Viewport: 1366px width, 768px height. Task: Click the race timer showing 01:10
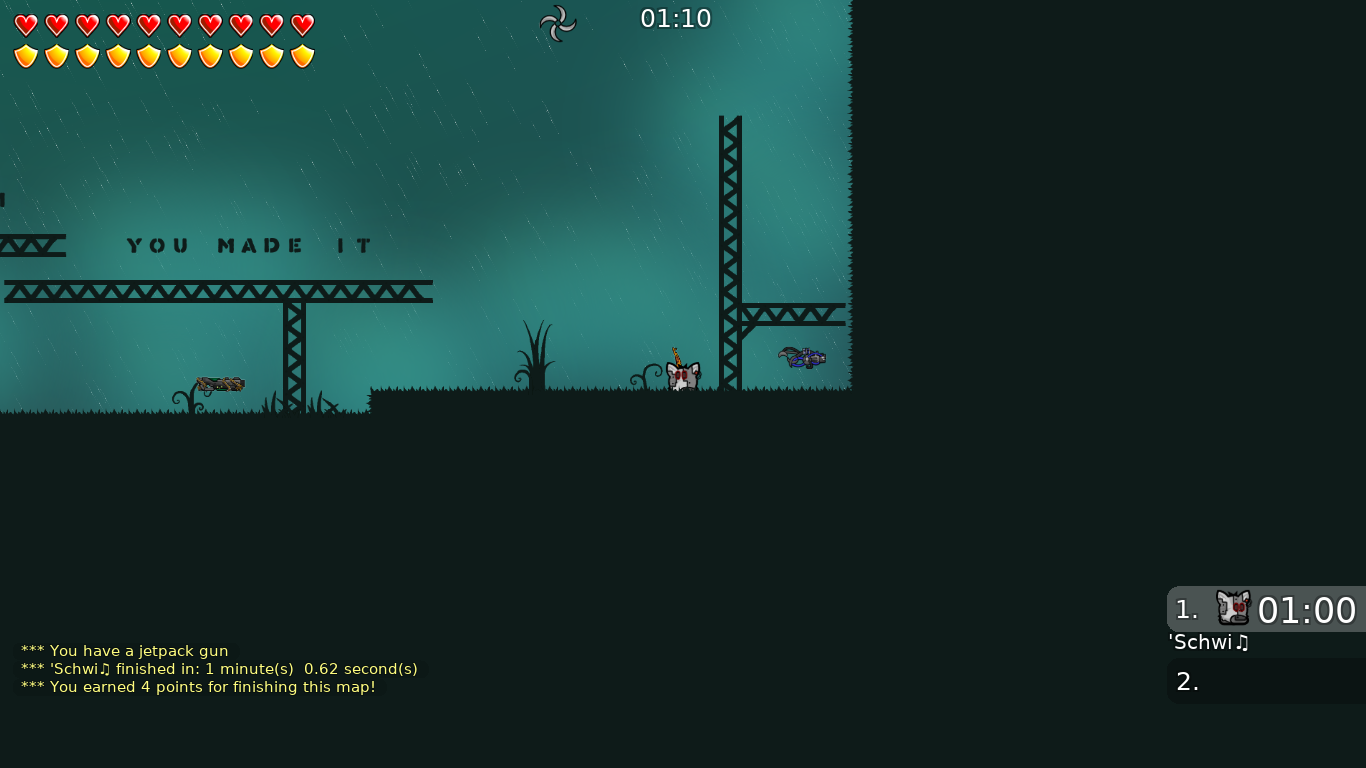pos(676,18)
